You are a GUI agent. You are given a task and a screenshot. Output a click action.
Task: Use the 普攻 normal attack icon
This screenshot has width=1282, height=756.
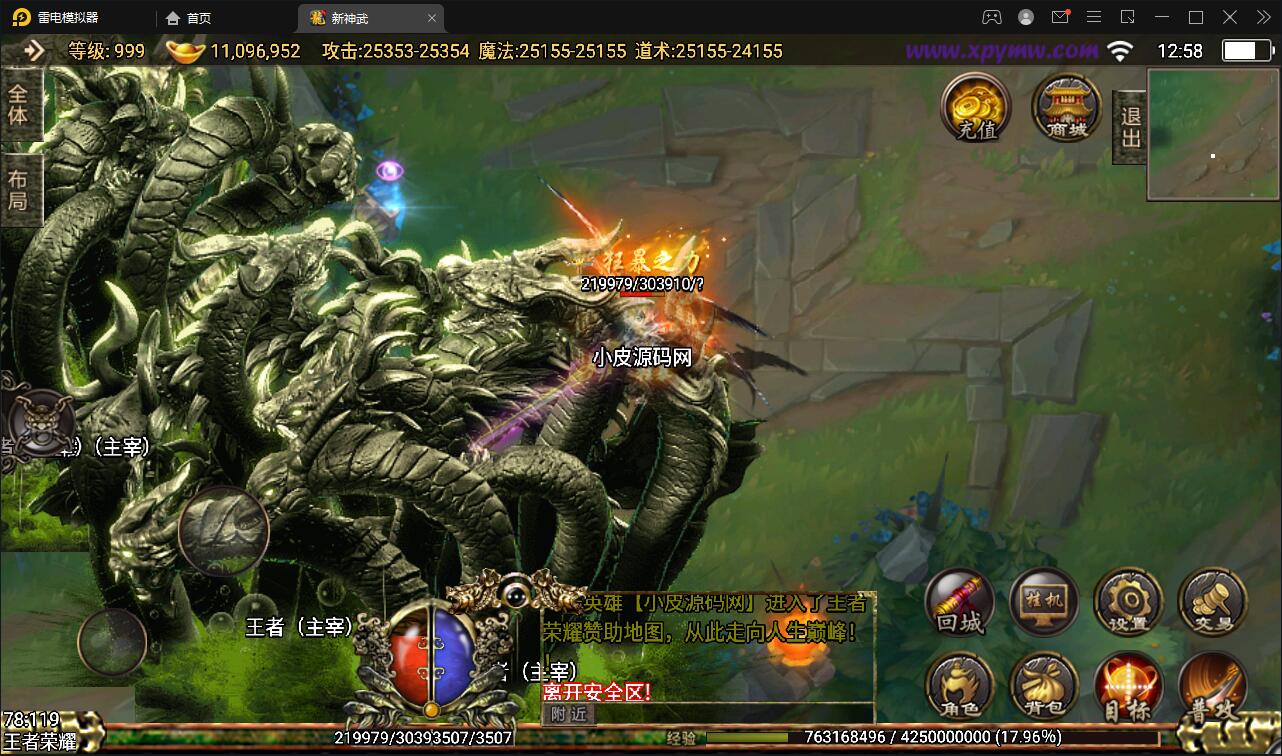(x=1211, y=686)
